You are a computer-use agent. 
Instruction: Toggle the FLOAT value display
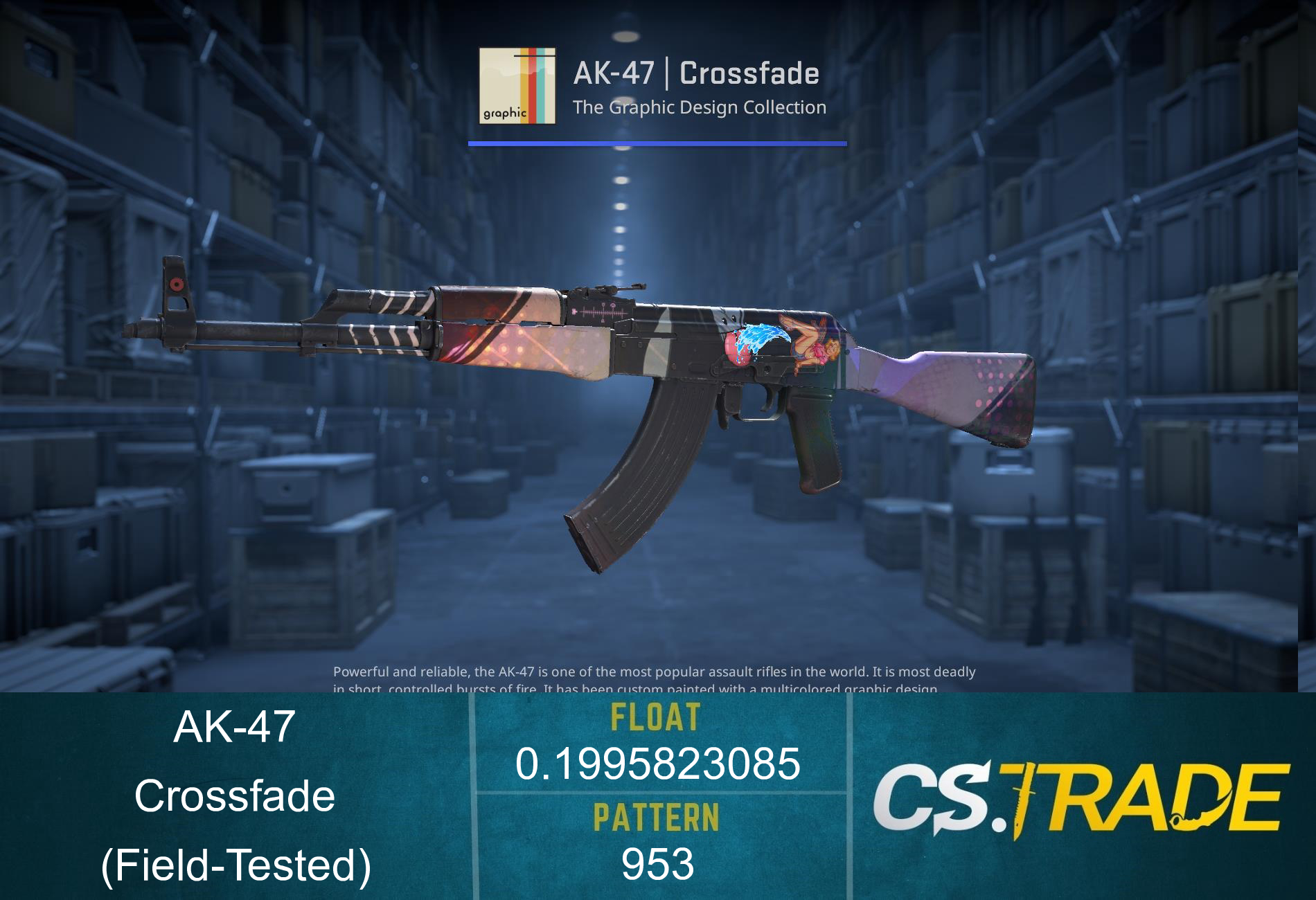658,762
